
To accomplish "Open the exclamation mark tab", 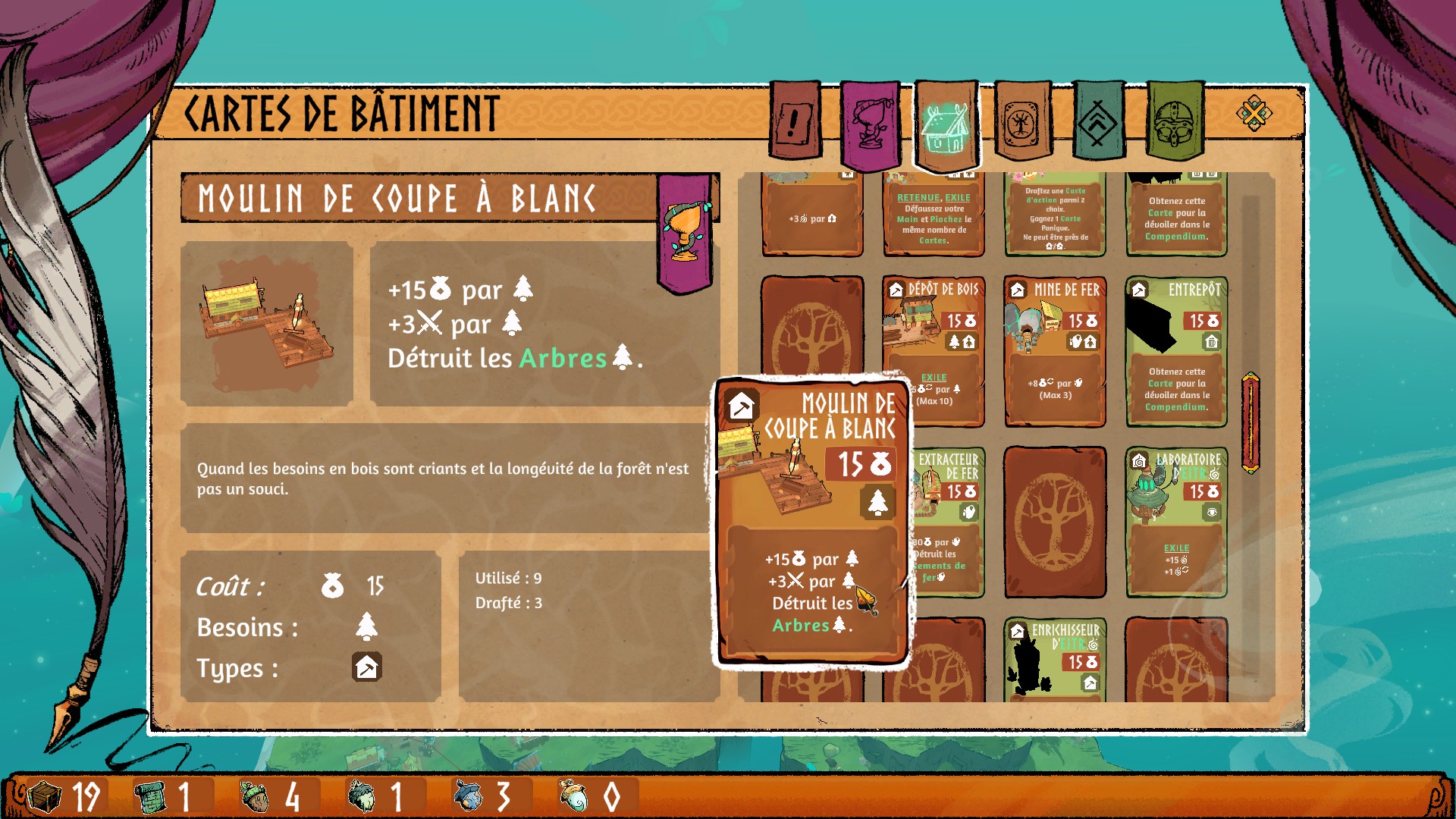I will (x=795, y=121).
